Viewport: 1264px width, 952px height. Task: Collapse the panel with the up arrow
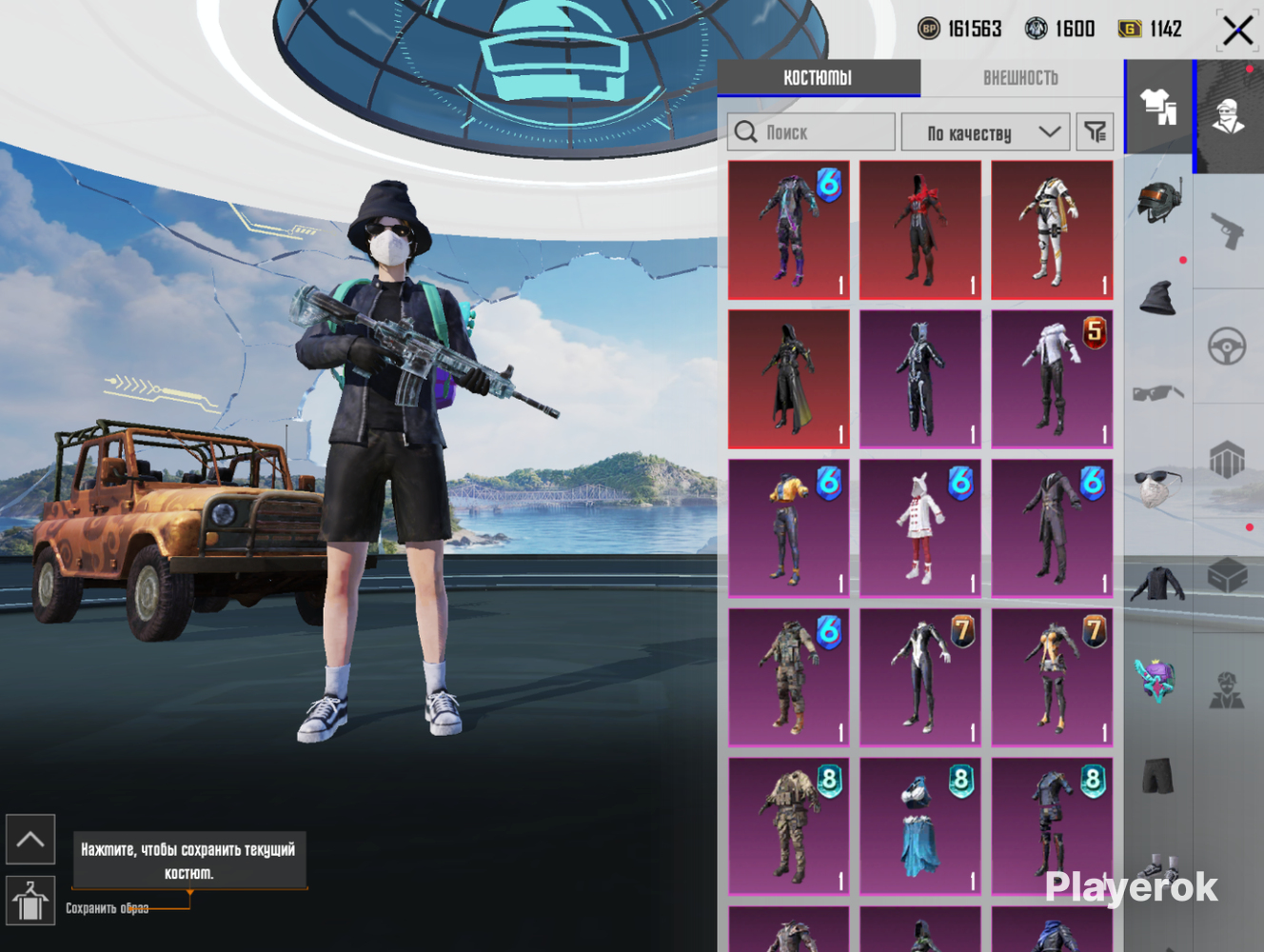[30, 840]
